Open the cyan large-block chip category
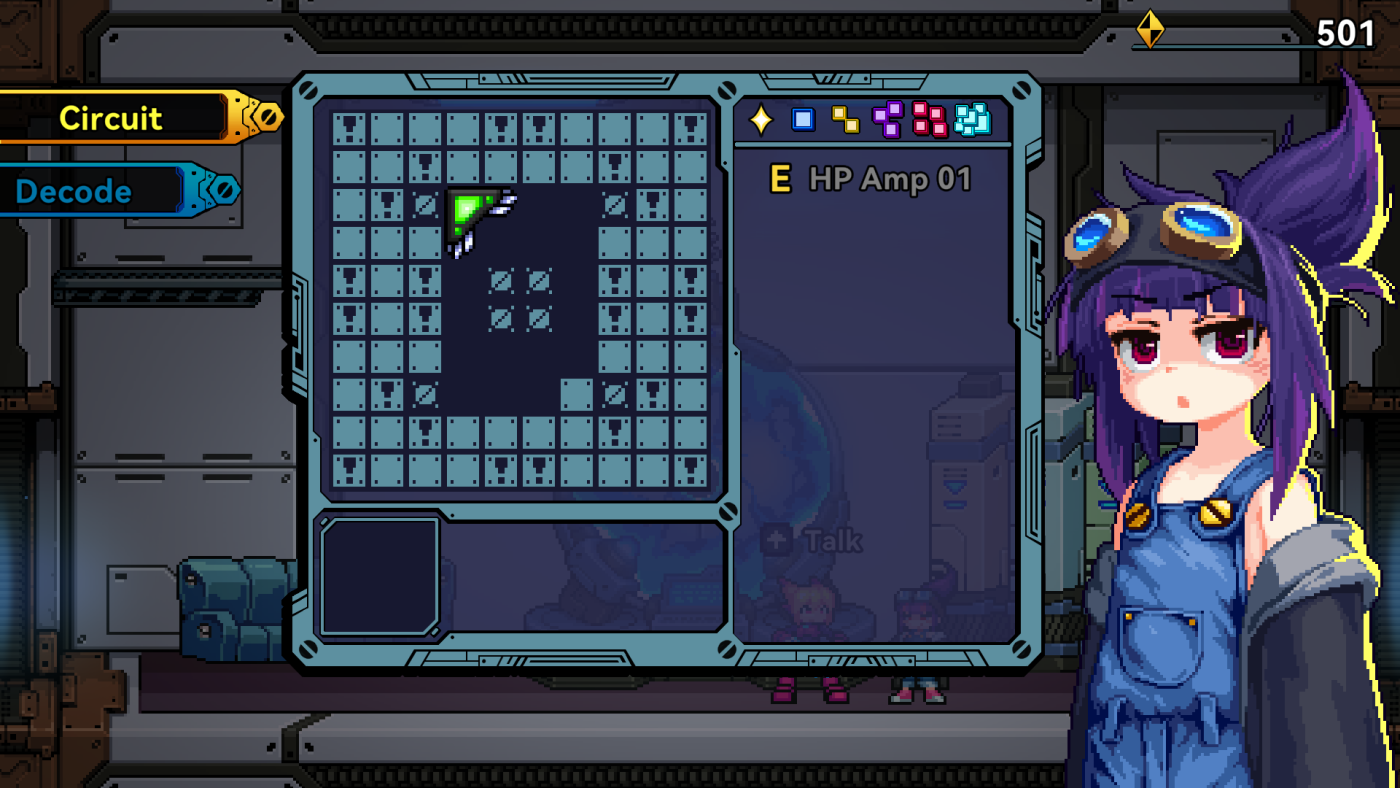The width and height of the screenshot is (1400, 788). 972,120
